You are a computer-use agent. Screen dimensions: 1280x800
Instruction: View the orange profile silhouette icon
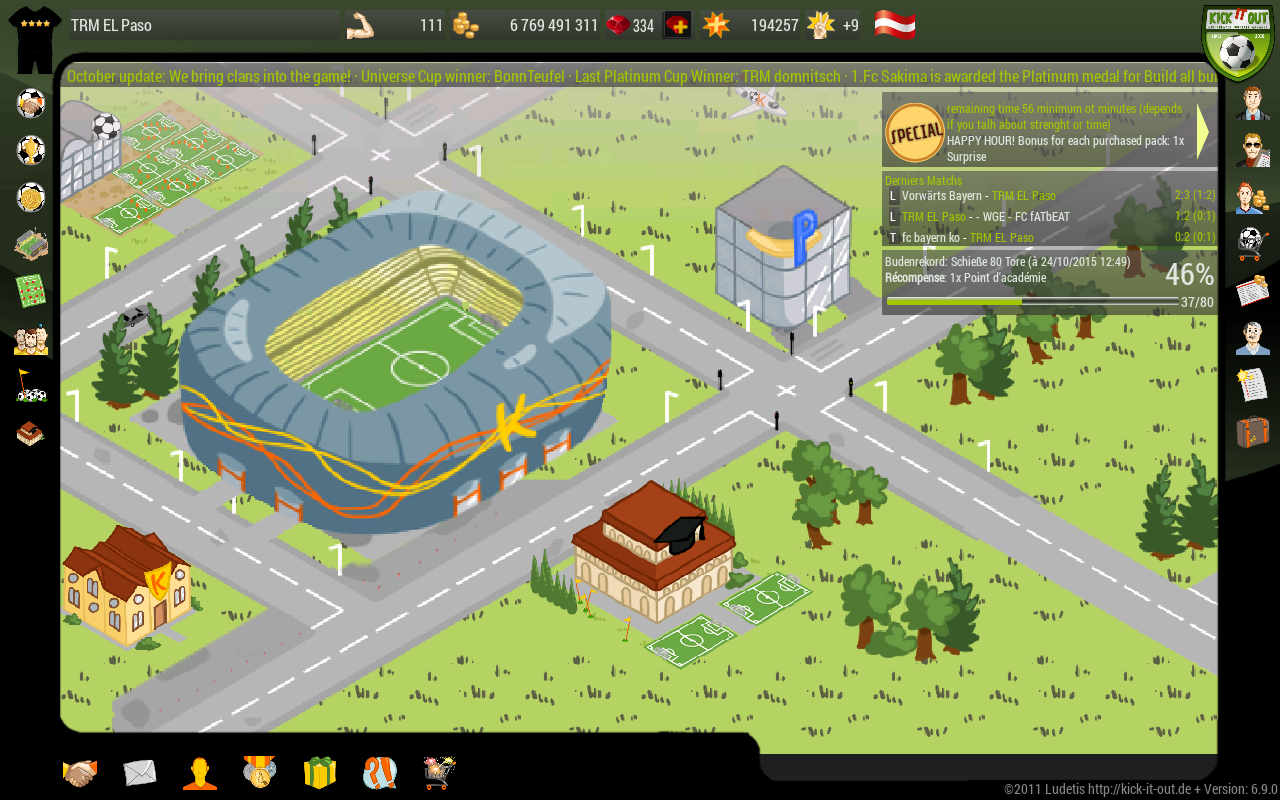coord(200,773)
